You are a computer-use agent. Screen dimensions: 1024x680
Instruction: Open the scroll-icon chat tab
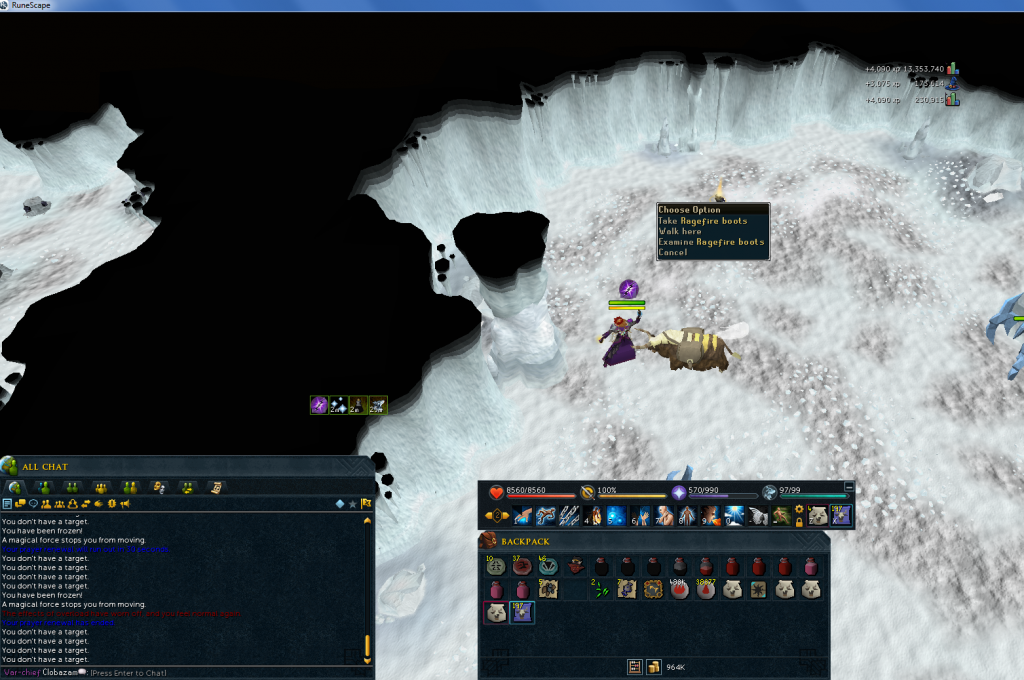click(x=215, y=487)
